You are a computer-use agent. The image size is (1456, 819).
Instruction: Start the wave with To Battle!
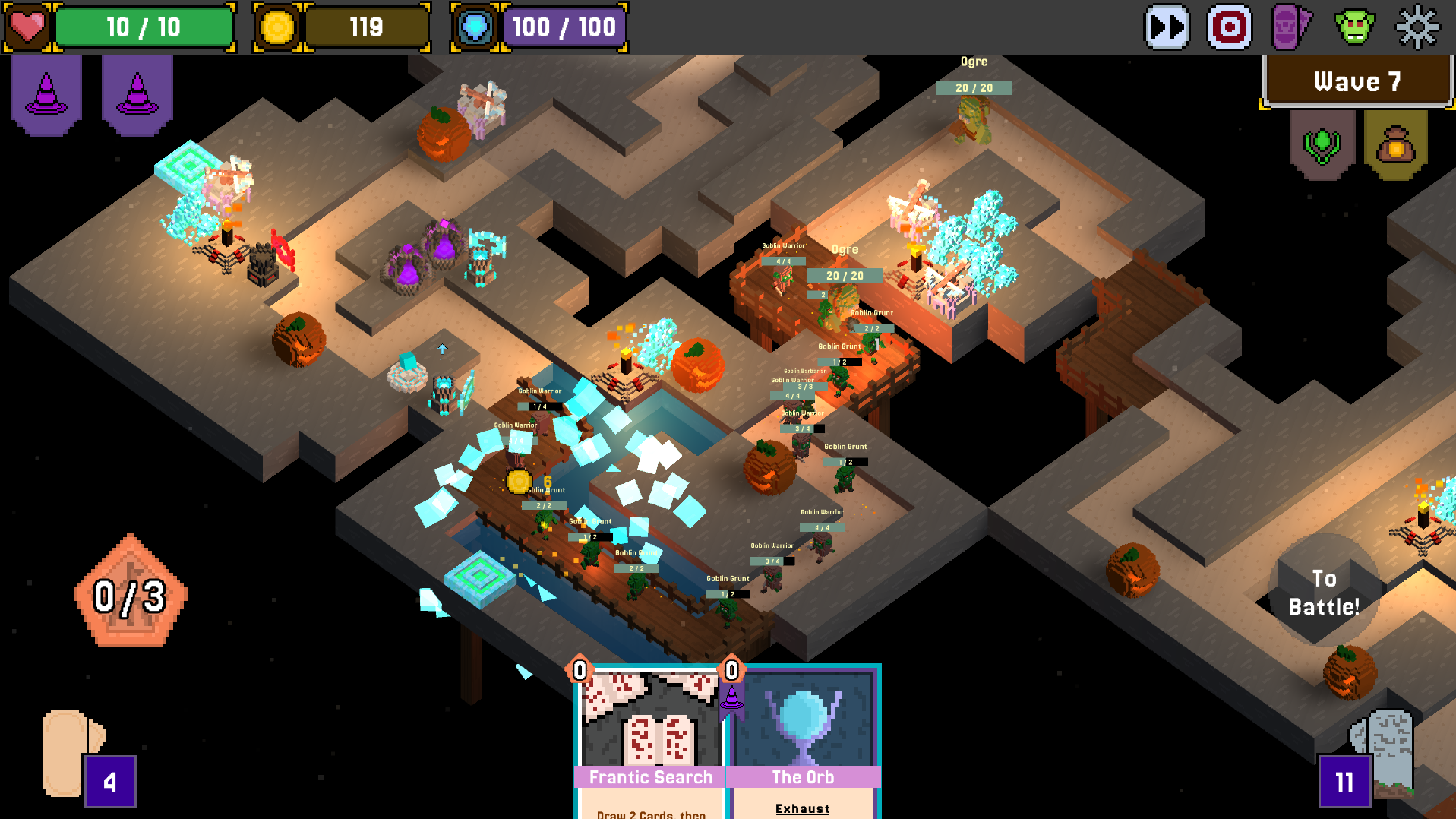click(x=1324, y=593)
